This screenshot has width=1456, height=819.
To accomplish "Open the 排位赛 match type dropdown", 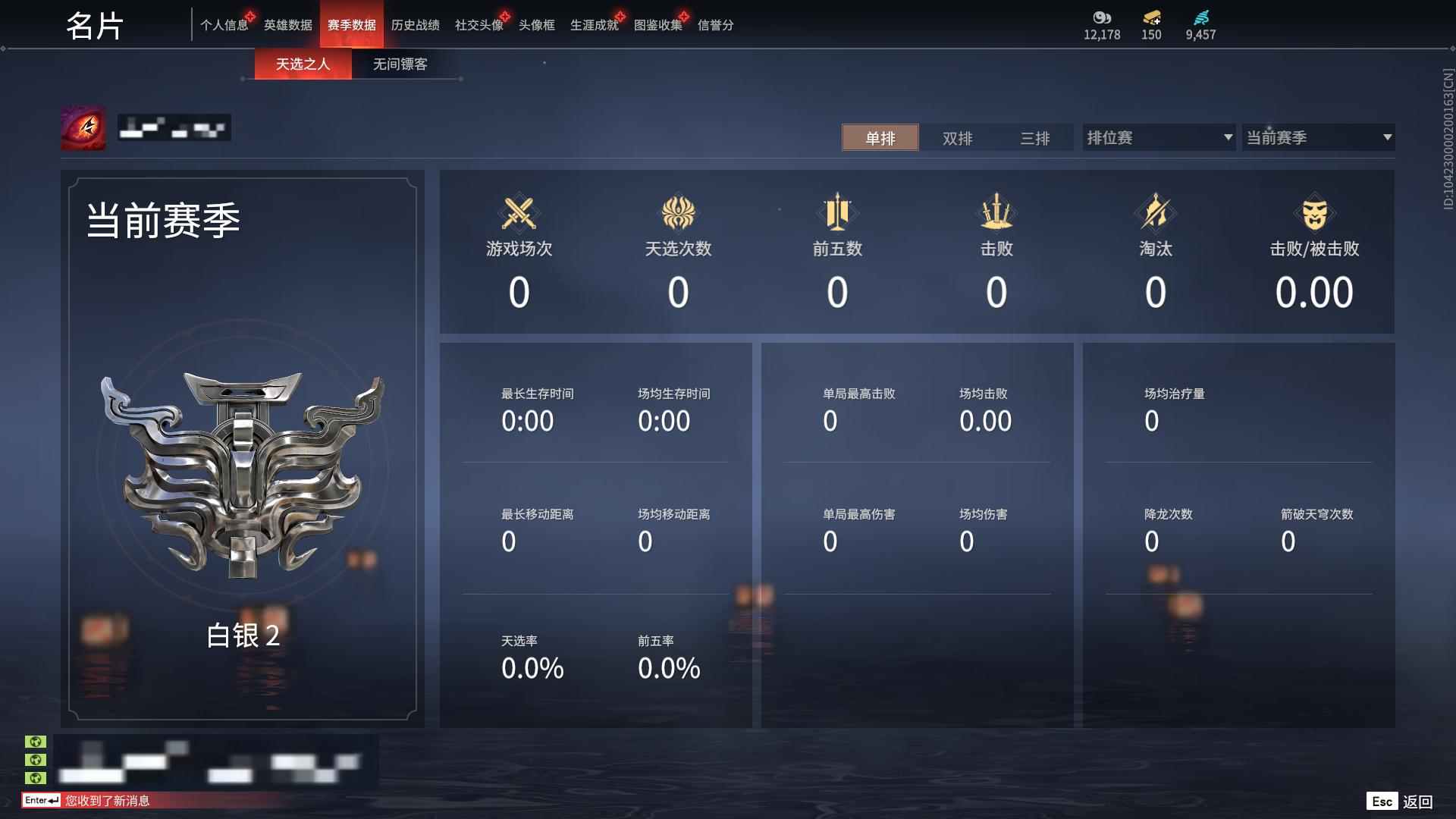I will (x=1158, y=137).
